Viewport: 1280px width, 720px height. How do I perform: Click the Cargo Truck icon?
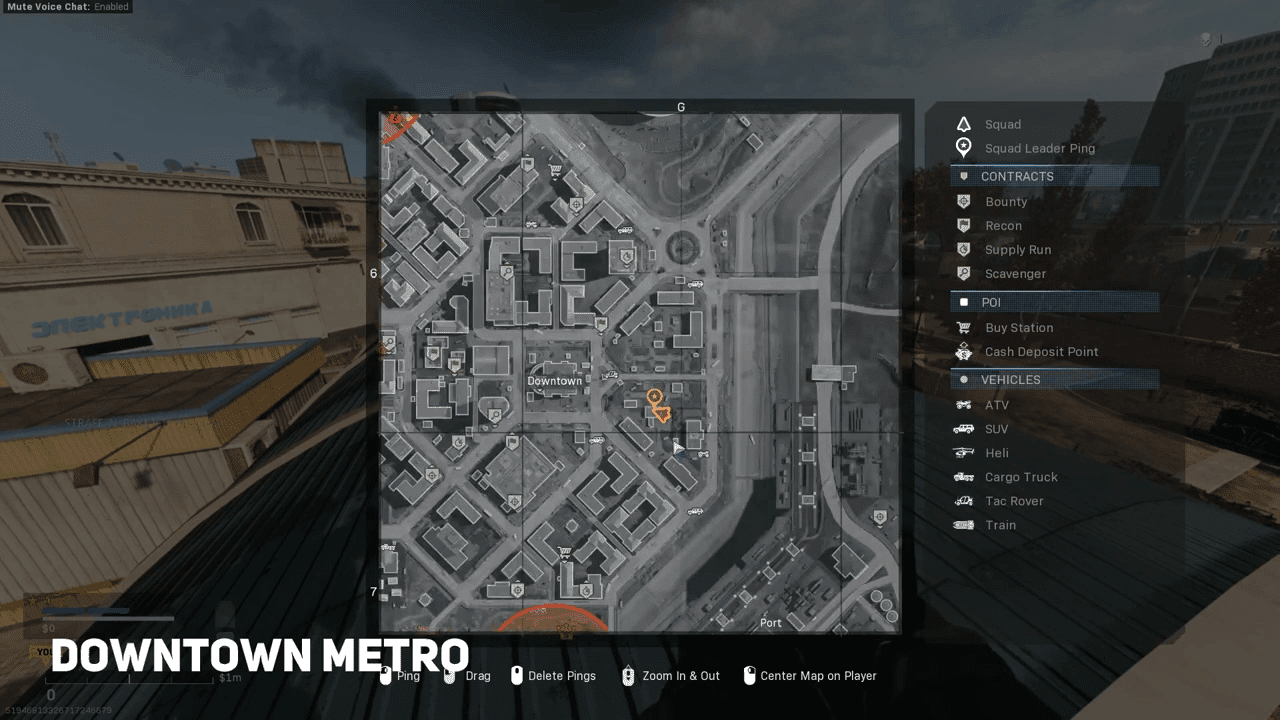click(x=962, y=477)
